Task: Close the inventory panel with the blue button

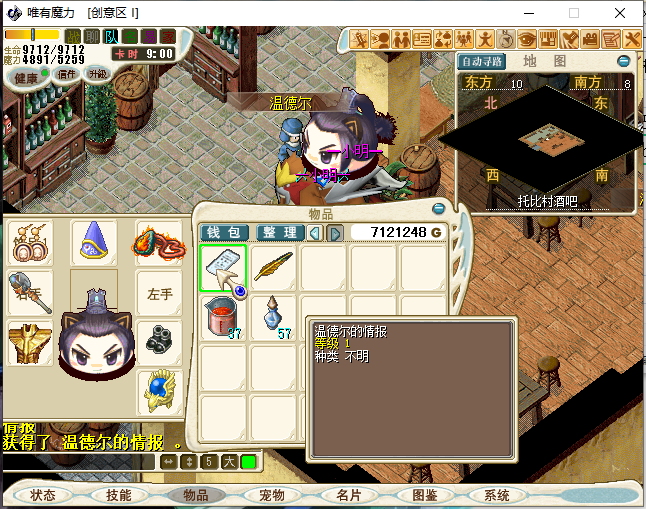Action: pos(438,209)
